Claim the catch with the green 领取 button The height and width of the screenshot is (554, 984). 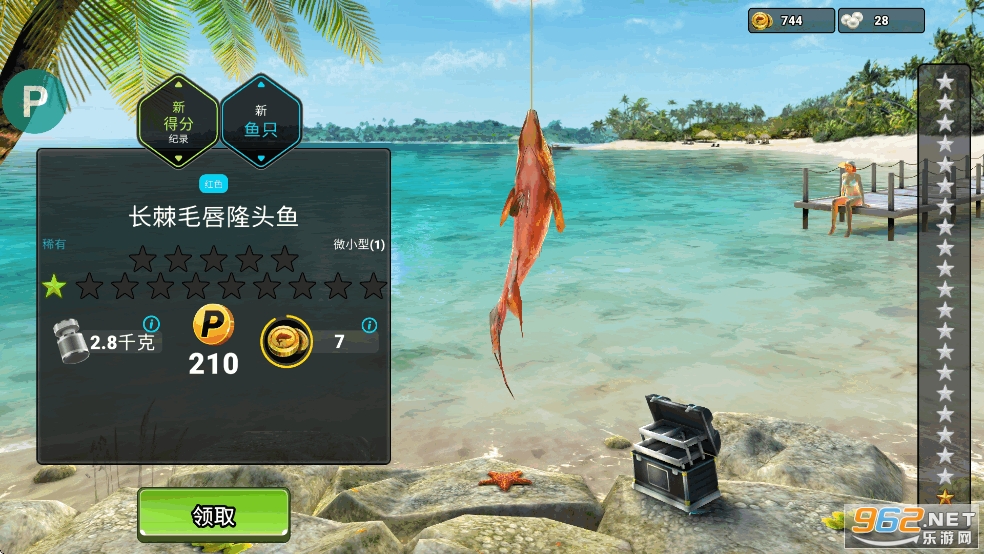(x=214, y=515)
